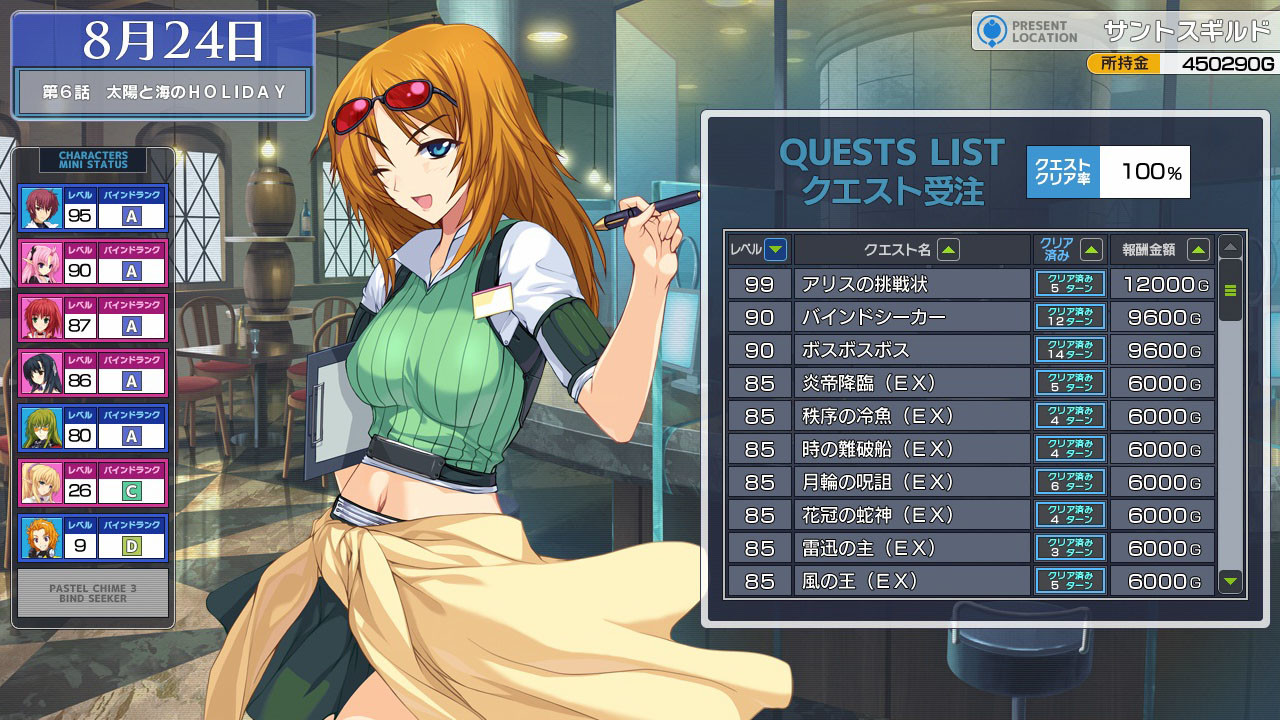Choose the 風の王（EX） quest
Viewport: 1280px width, 720px height.
coord(911,581)
